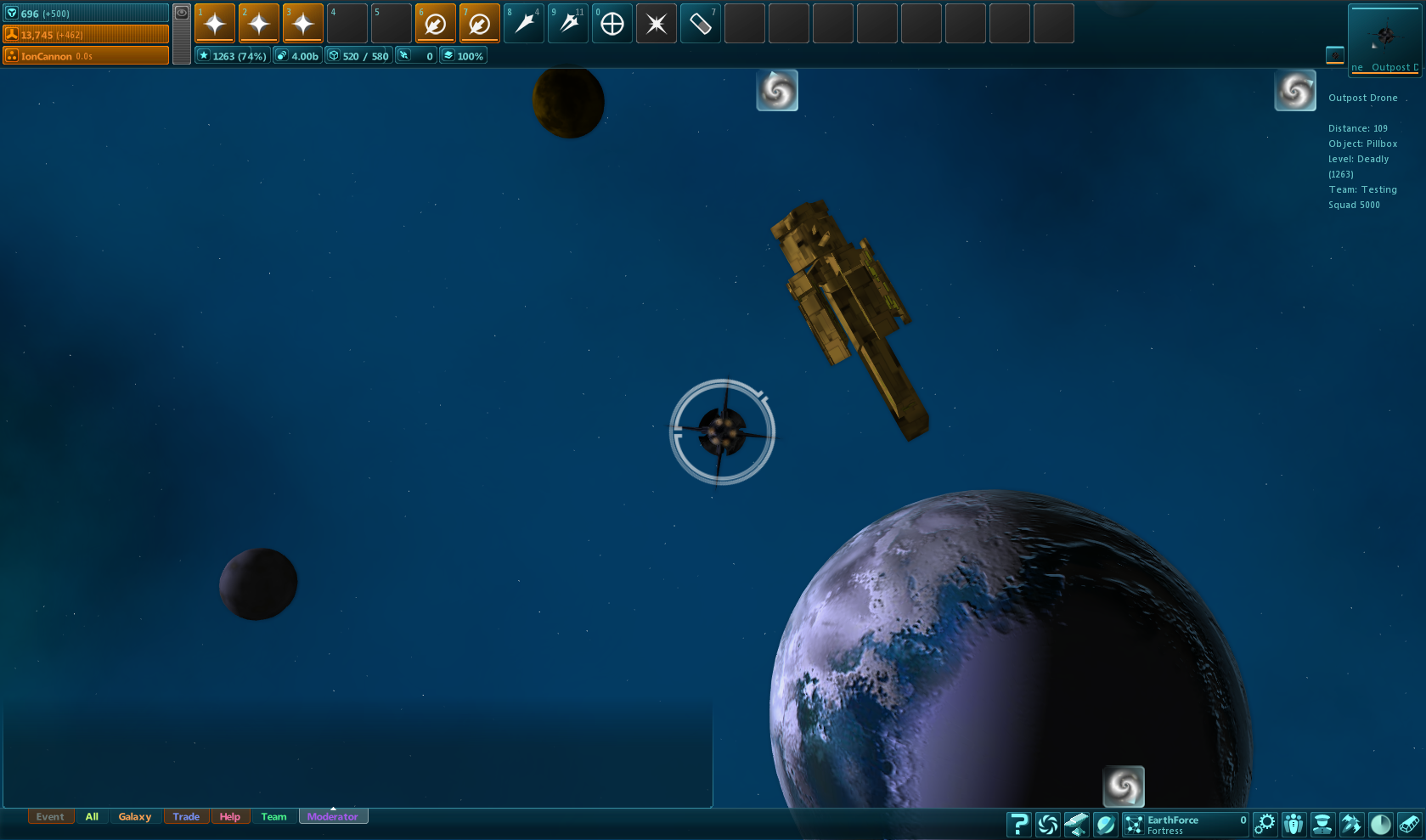Viewport: 1426px width, 840px height.
Task: Switch to the Team chat tab
Action: point(273,817)
